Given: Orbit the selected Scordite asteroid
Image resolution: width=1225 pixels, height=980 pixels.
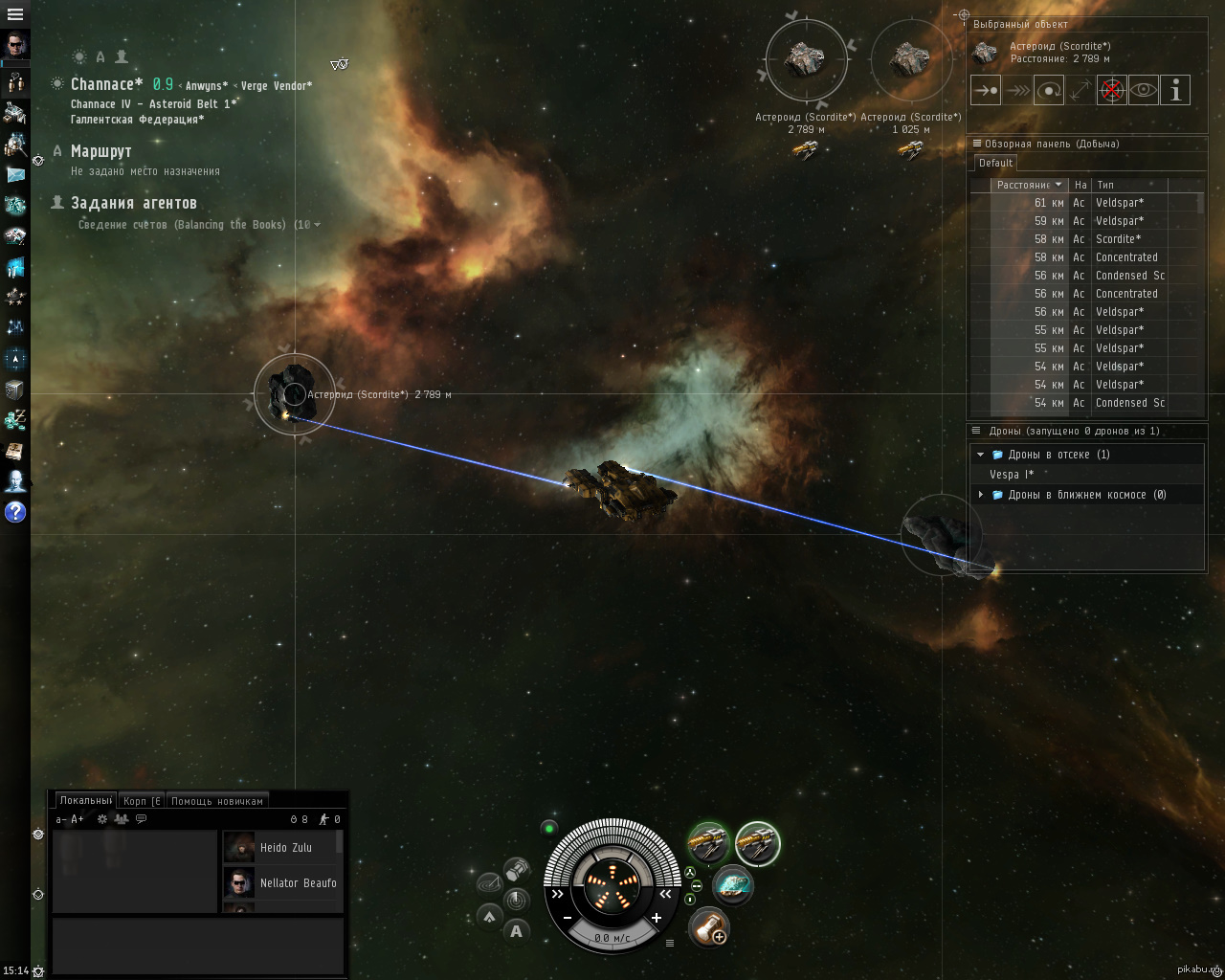Looking at the screenshot, I should click(x=1049, y=91).
